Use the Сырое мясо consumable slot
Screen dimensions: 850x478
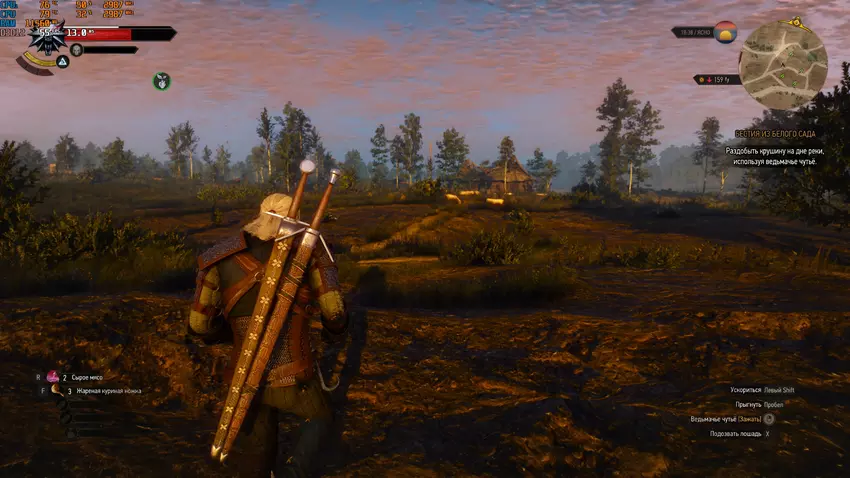[x=54, y=377]
